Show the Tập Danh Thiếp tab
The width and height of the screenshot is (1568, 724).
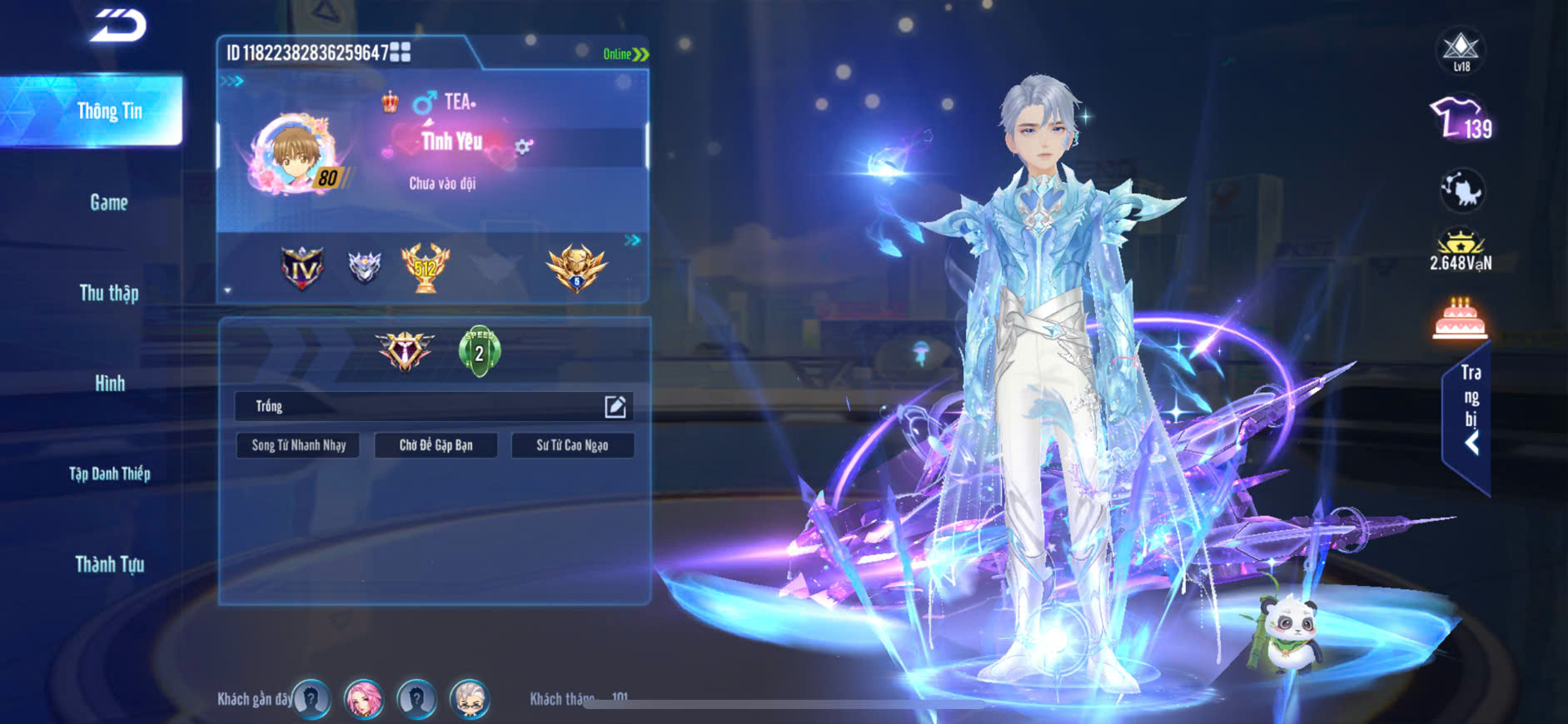[109, 474]
